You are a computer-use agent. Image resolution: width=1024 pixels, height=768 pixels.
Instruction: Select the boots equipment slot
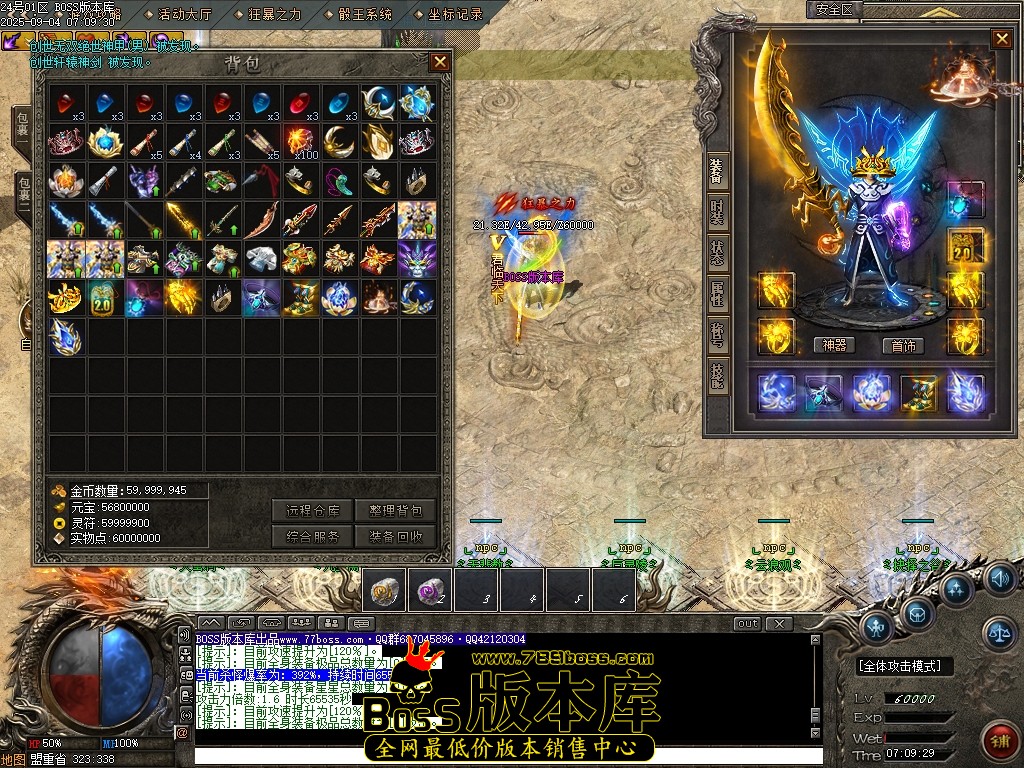tap(918, 393)
